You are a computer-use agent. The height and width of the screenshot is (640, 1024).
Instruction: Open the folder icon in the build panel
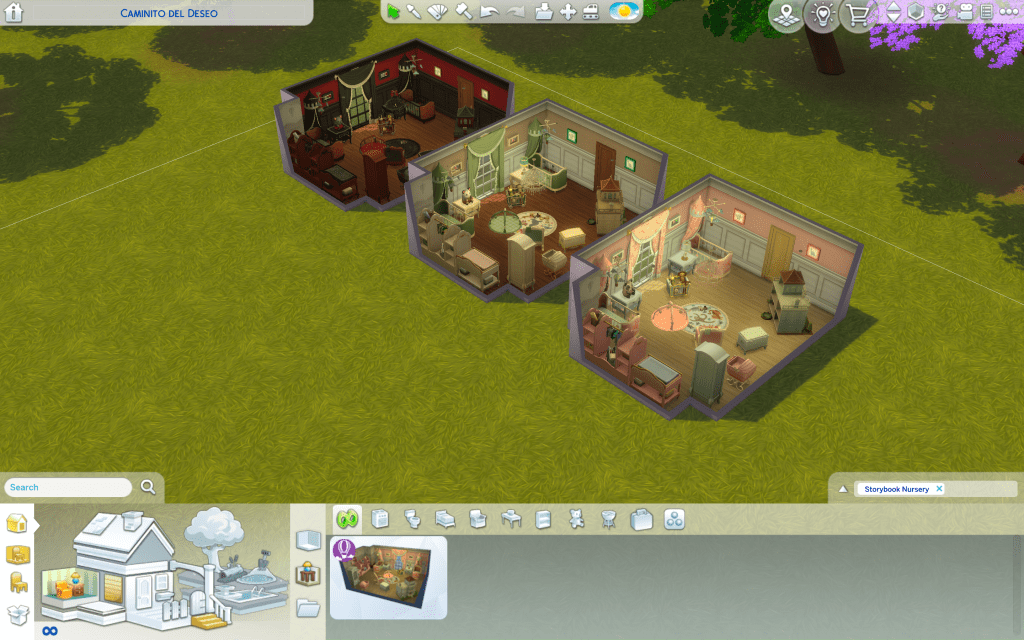click(308, 606)
